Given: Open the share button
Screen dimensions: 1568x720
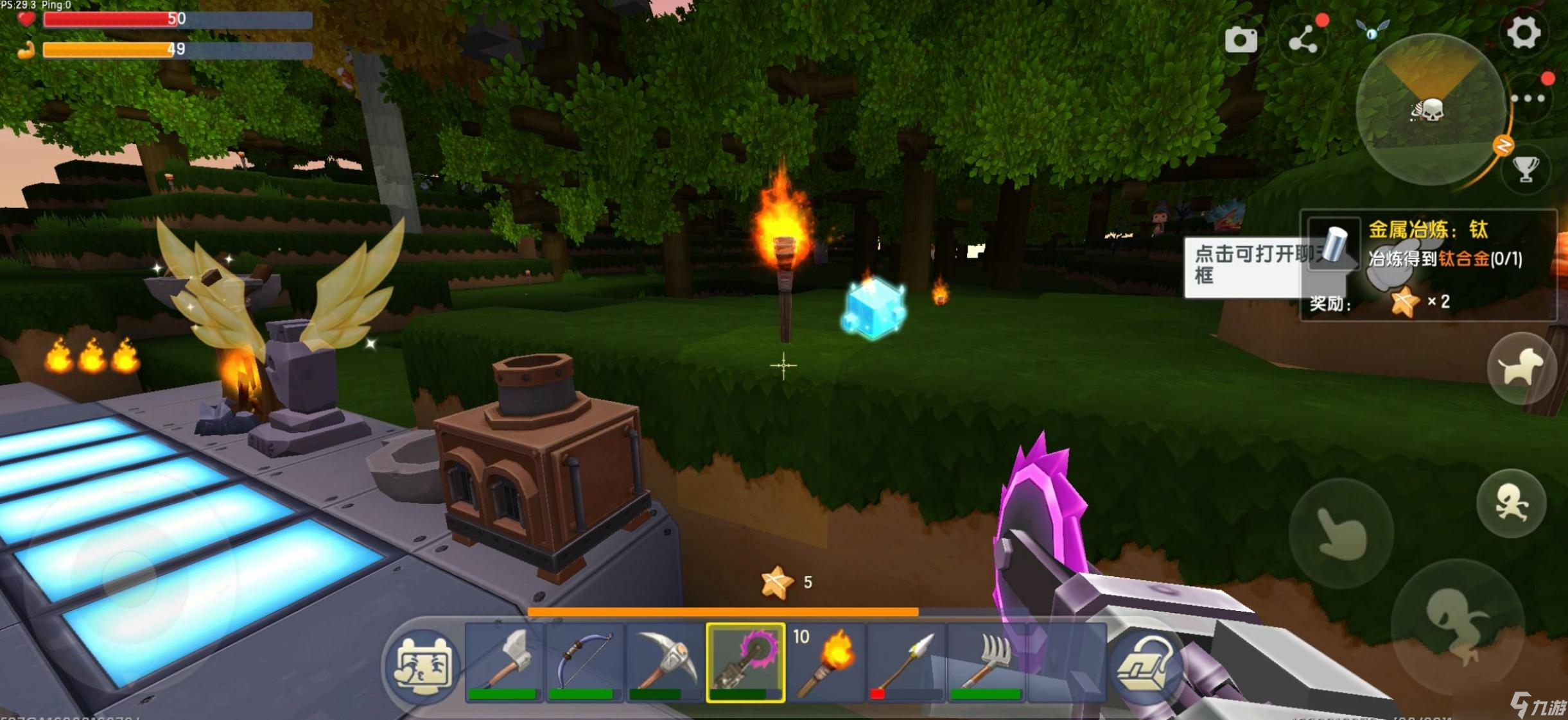Looking at the screenshot, I should coord(1303,41).
